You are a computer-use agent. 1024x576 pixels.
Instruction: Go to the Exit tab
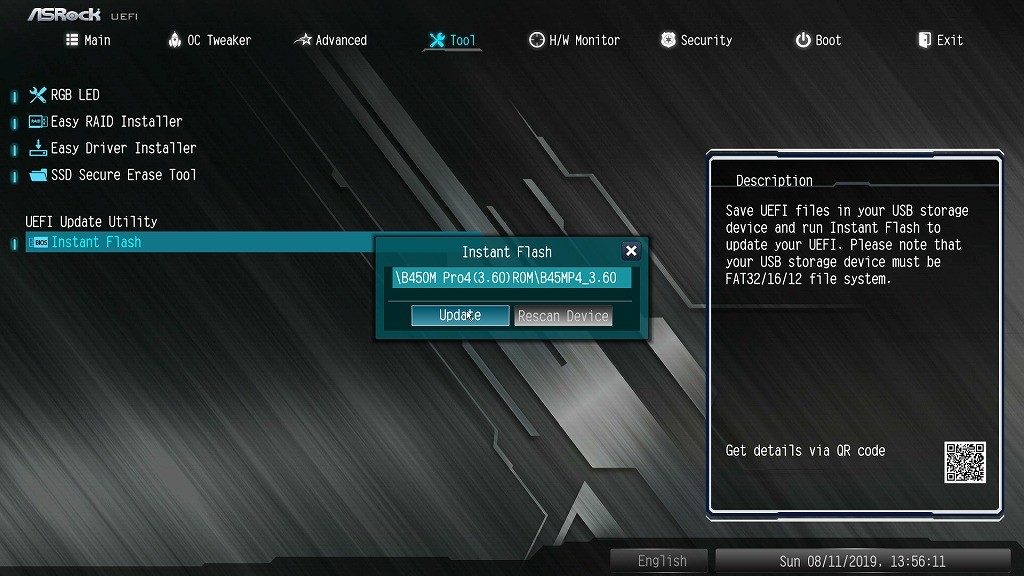940,40
